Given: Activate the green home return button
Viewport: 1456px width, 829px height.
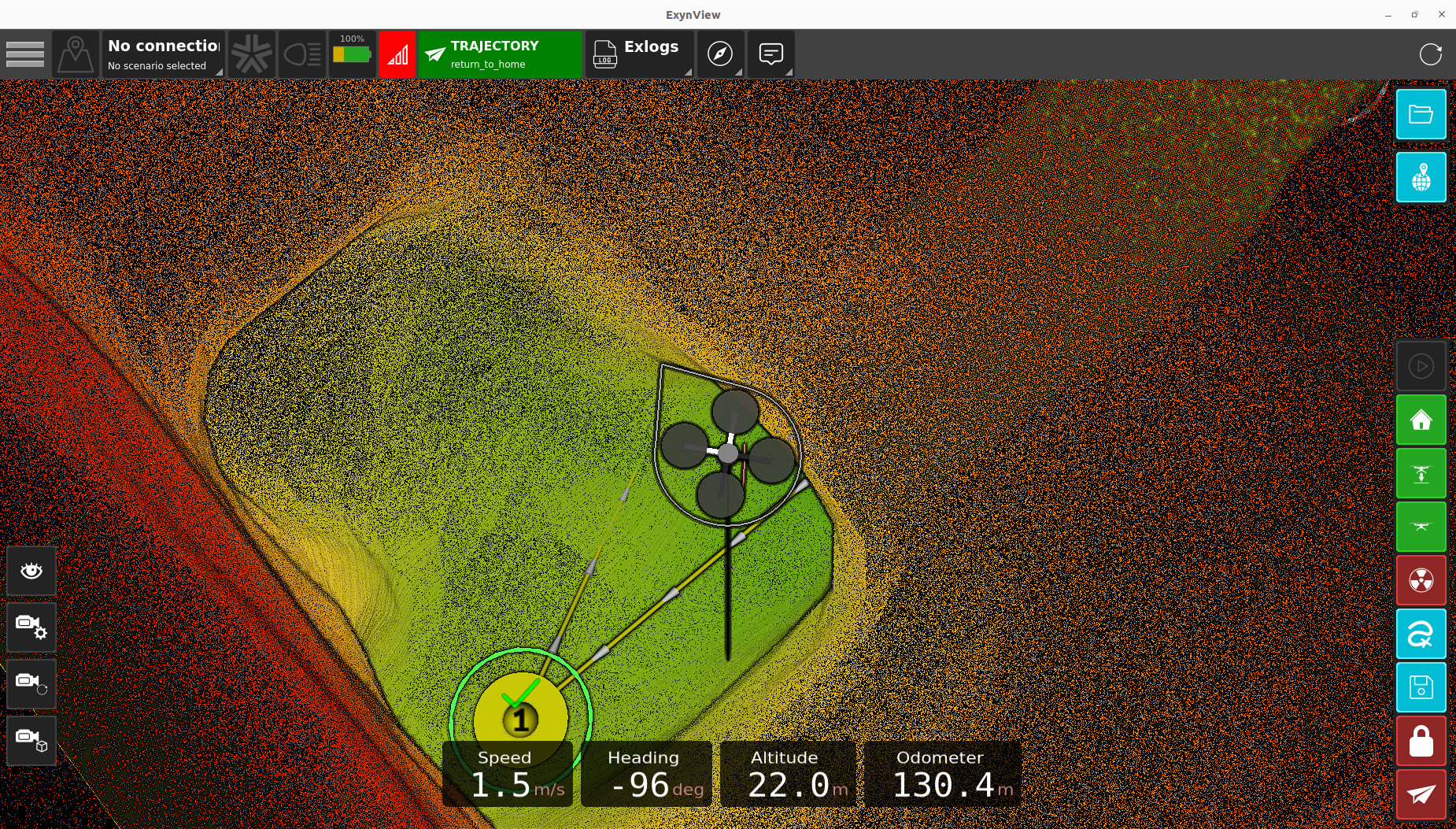Looking at the screenshot, I should (1421, 420).
